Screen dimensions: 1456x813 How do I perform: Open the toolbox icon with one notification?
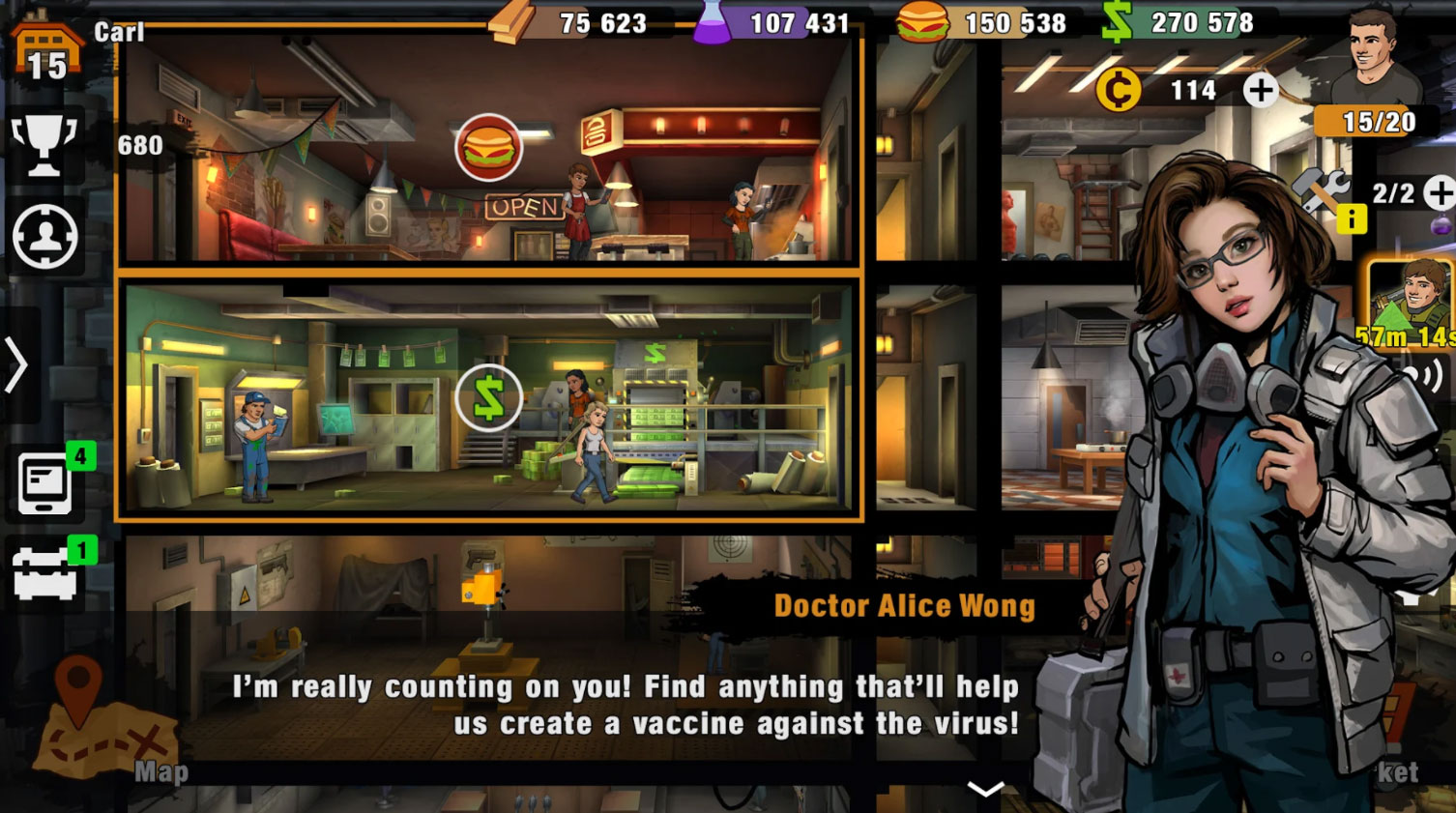tap(45, 572)
